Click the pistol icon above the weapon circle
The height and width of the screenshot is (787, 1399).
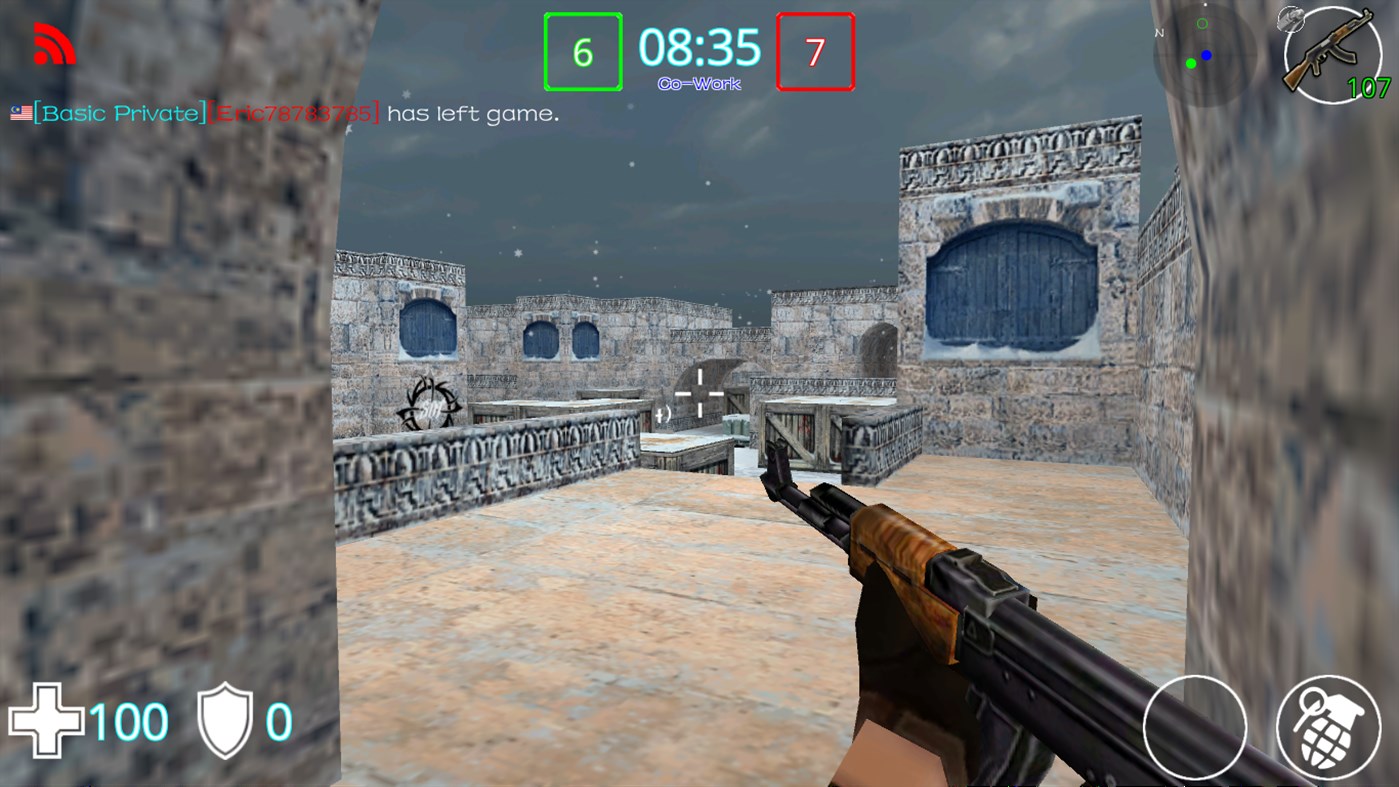(x=1291, y=18)
